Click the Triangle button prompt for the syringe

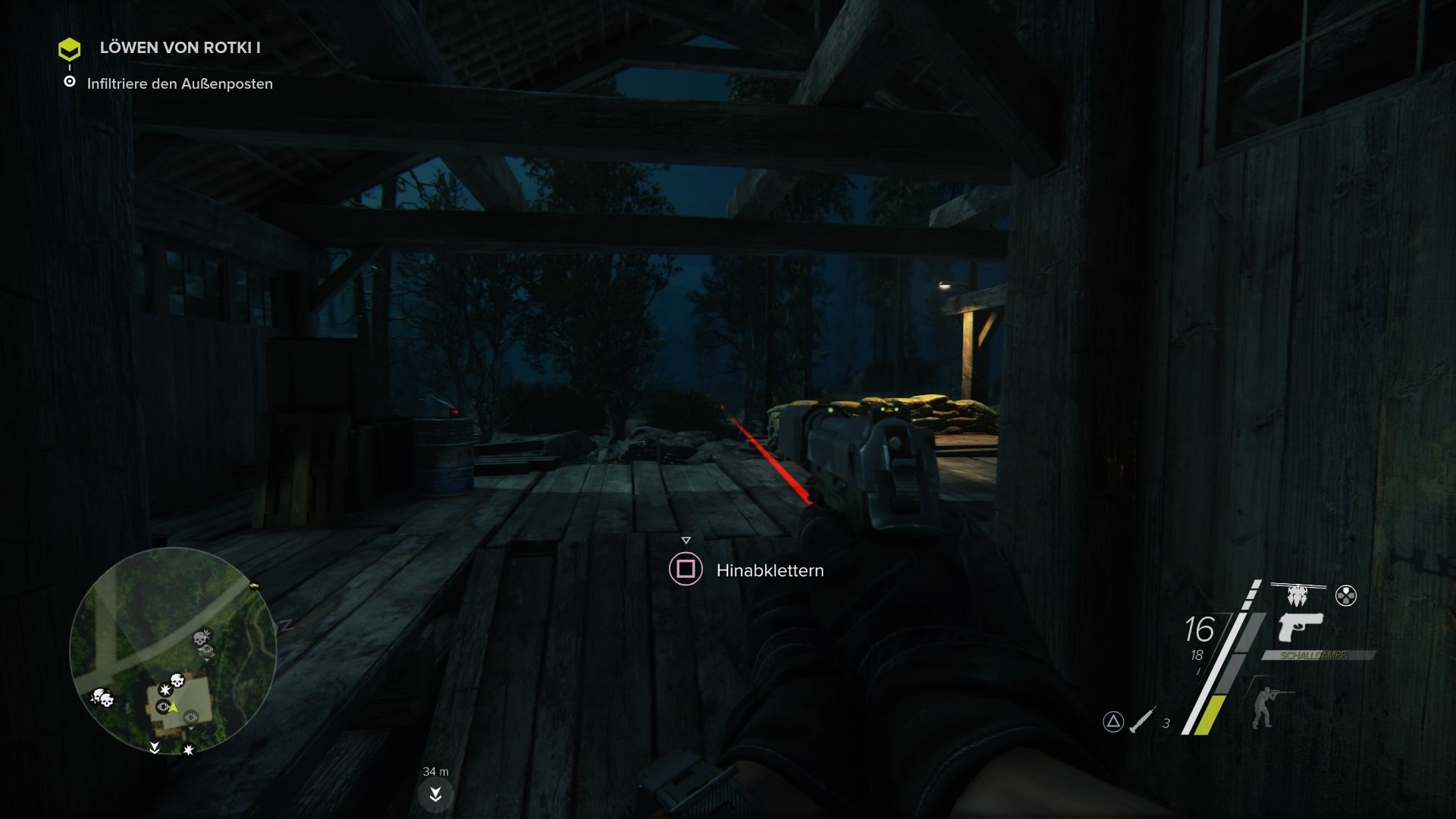pos(1114,722)
